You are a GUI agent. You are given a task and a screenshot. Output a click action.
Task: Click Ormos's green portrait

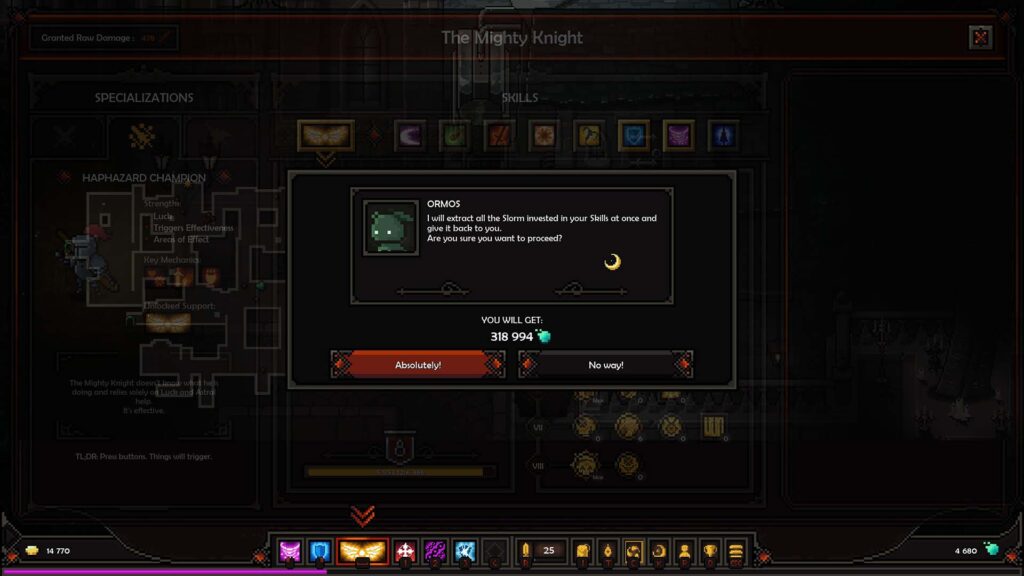[390, 228]
